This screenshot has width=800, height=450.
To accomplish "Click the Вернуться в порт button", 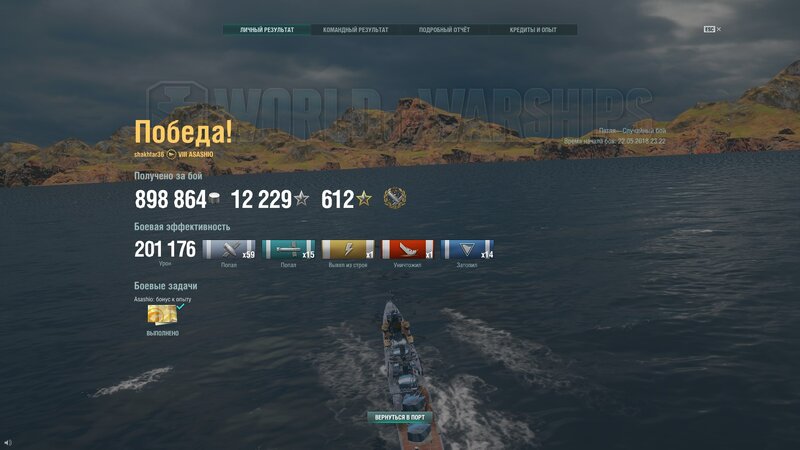I will click(400, 417).
